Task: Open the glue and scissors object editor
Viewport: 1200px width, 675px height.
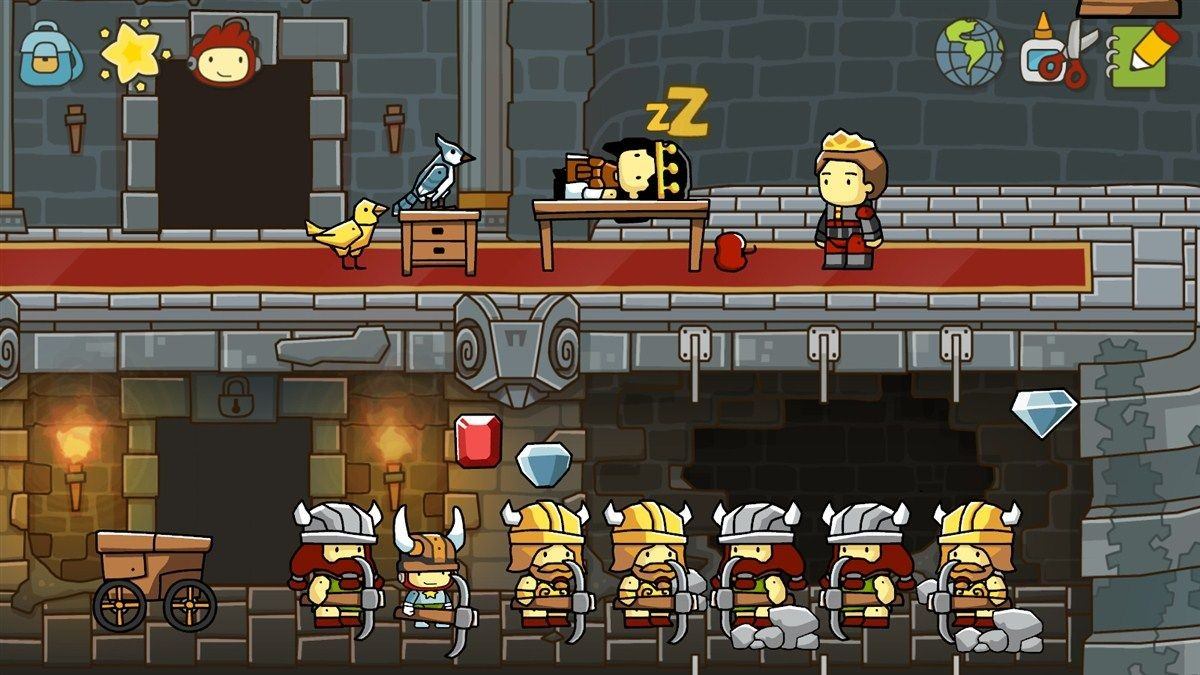Action: (x=1056, y=50)
